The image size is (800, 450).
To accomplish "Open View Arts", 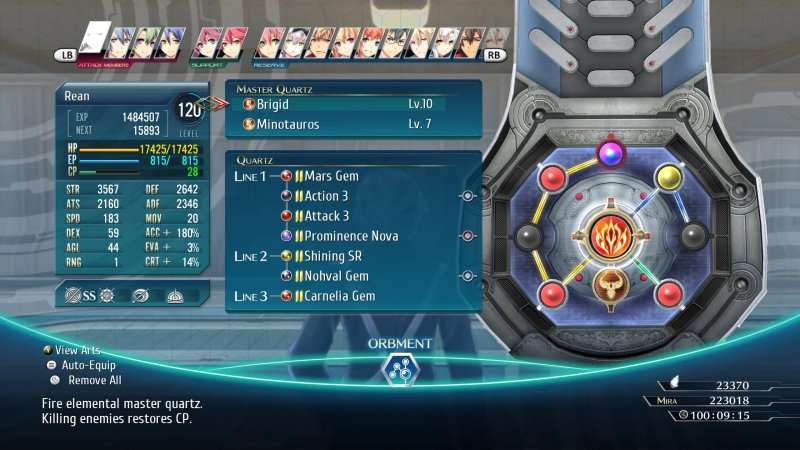I will 80,350.
